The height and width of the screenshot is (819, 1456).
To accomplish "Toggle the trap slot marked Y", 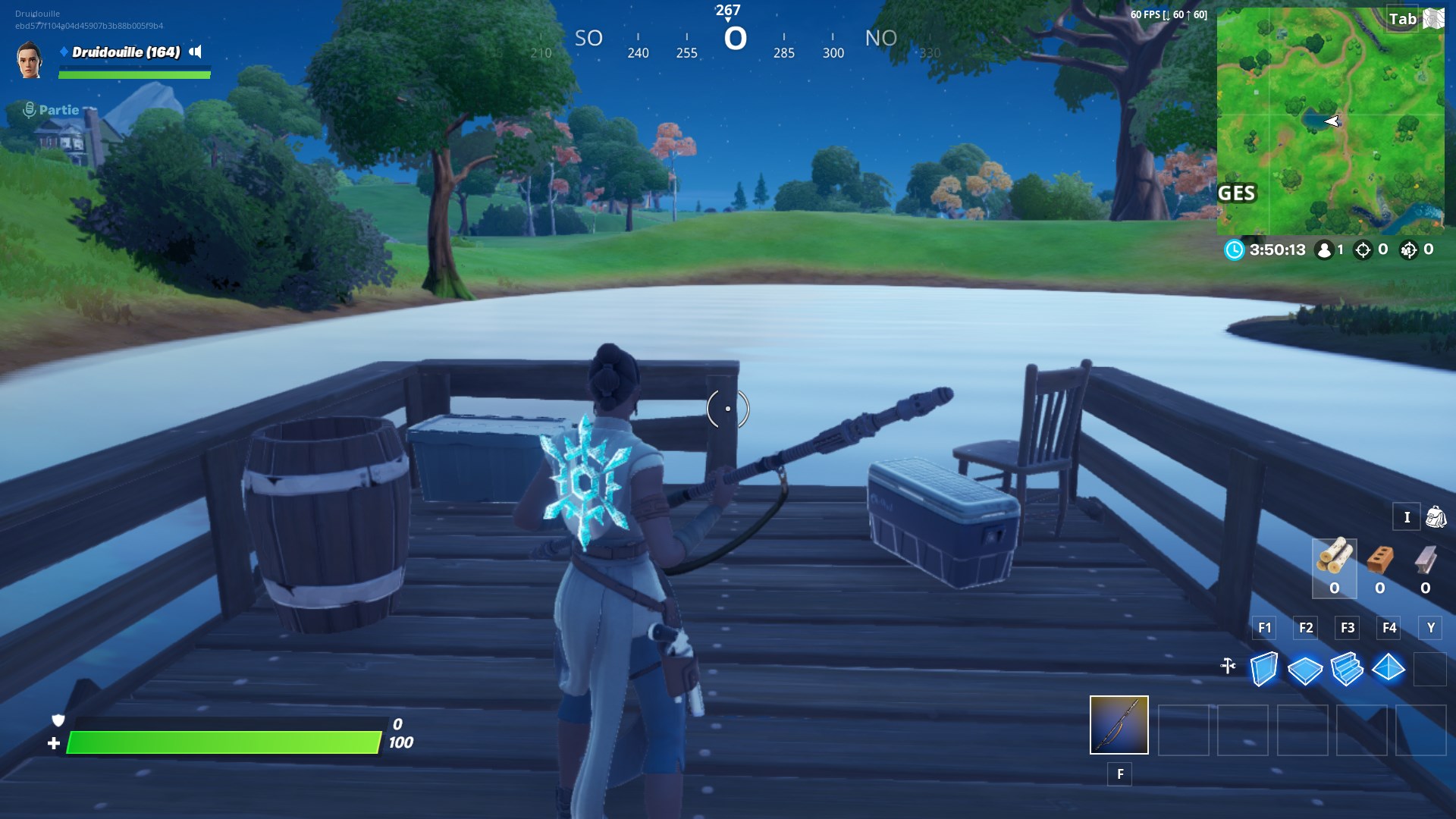I will (x=1429, y=628).
